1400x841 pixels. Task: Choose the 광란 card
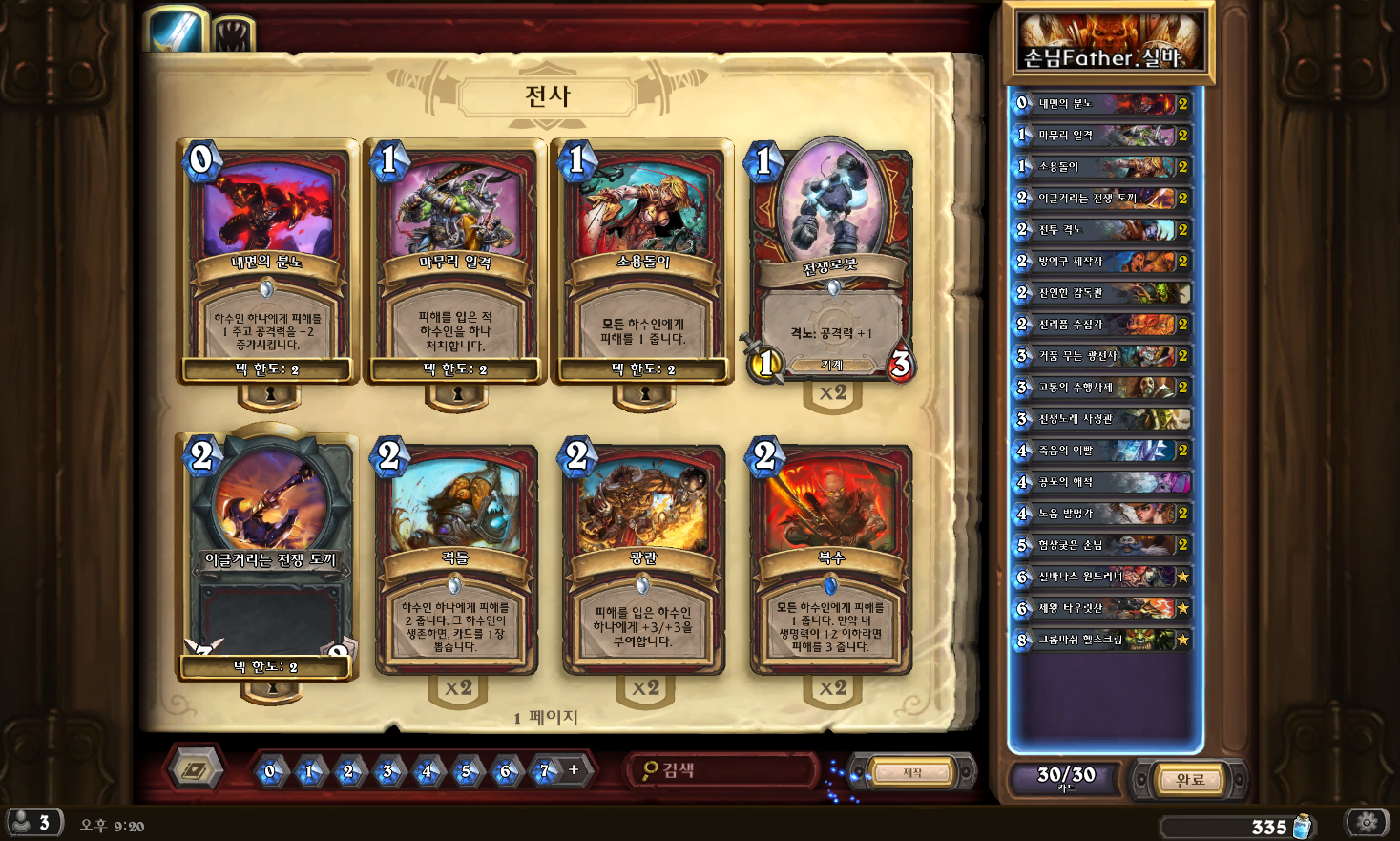tap(643, 558)
